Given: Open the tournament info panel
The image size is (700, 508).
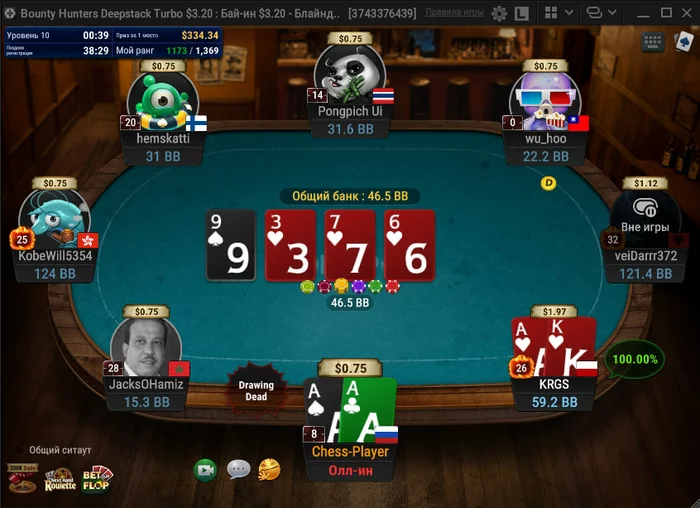Looking at the screenshot, I should (111, 42).
